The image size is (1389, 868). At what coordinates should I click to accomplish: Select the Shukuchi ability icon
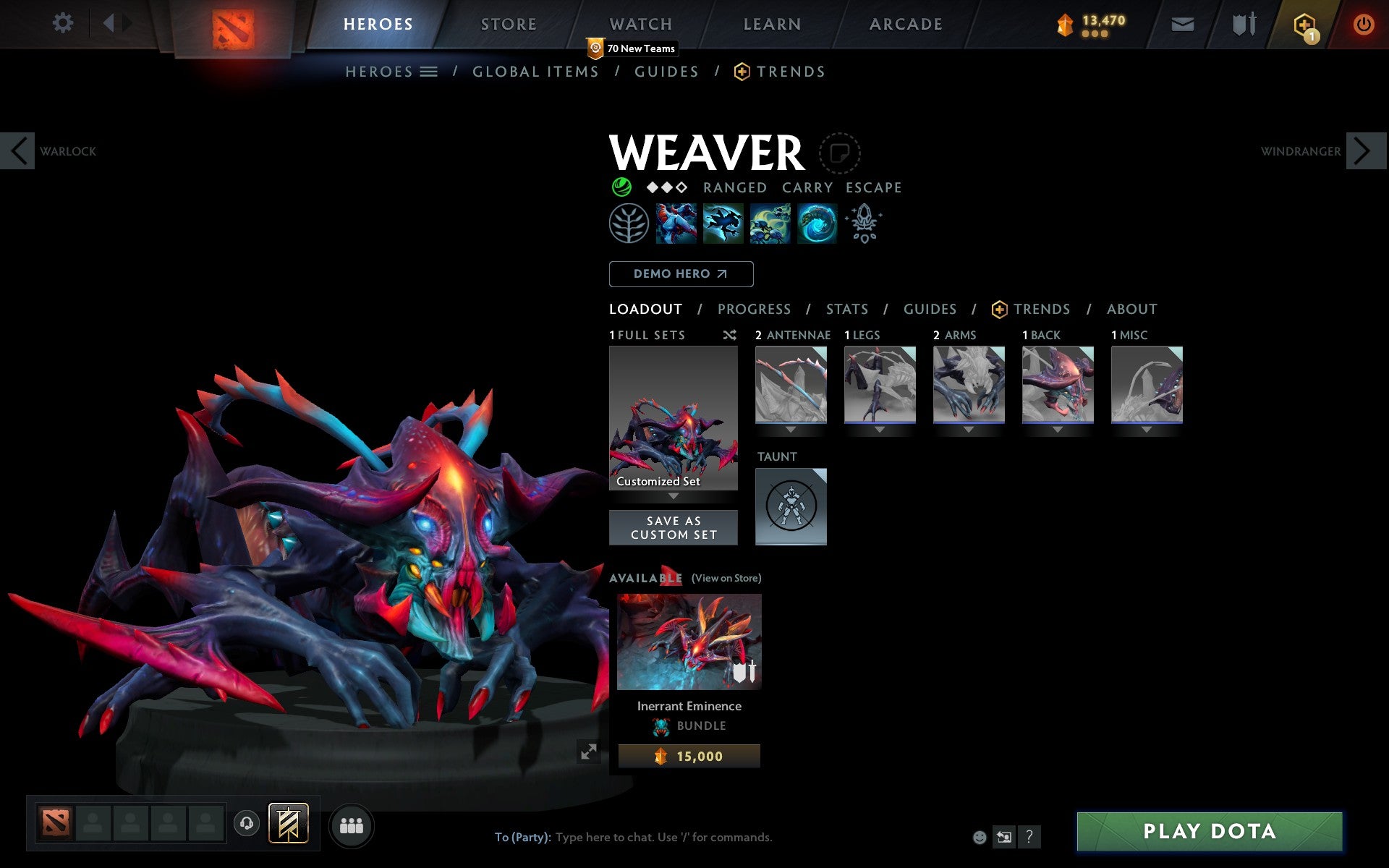pyautogui.click(x=723, y=224)
